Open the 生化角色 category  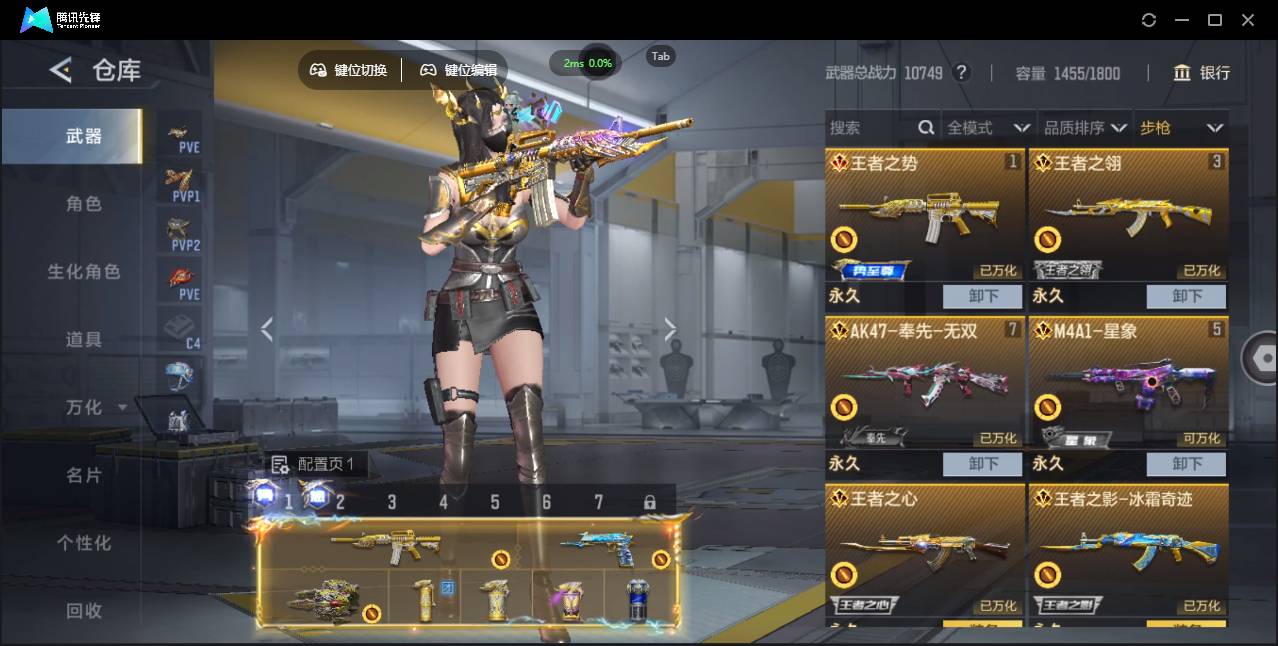click(84, 272)
